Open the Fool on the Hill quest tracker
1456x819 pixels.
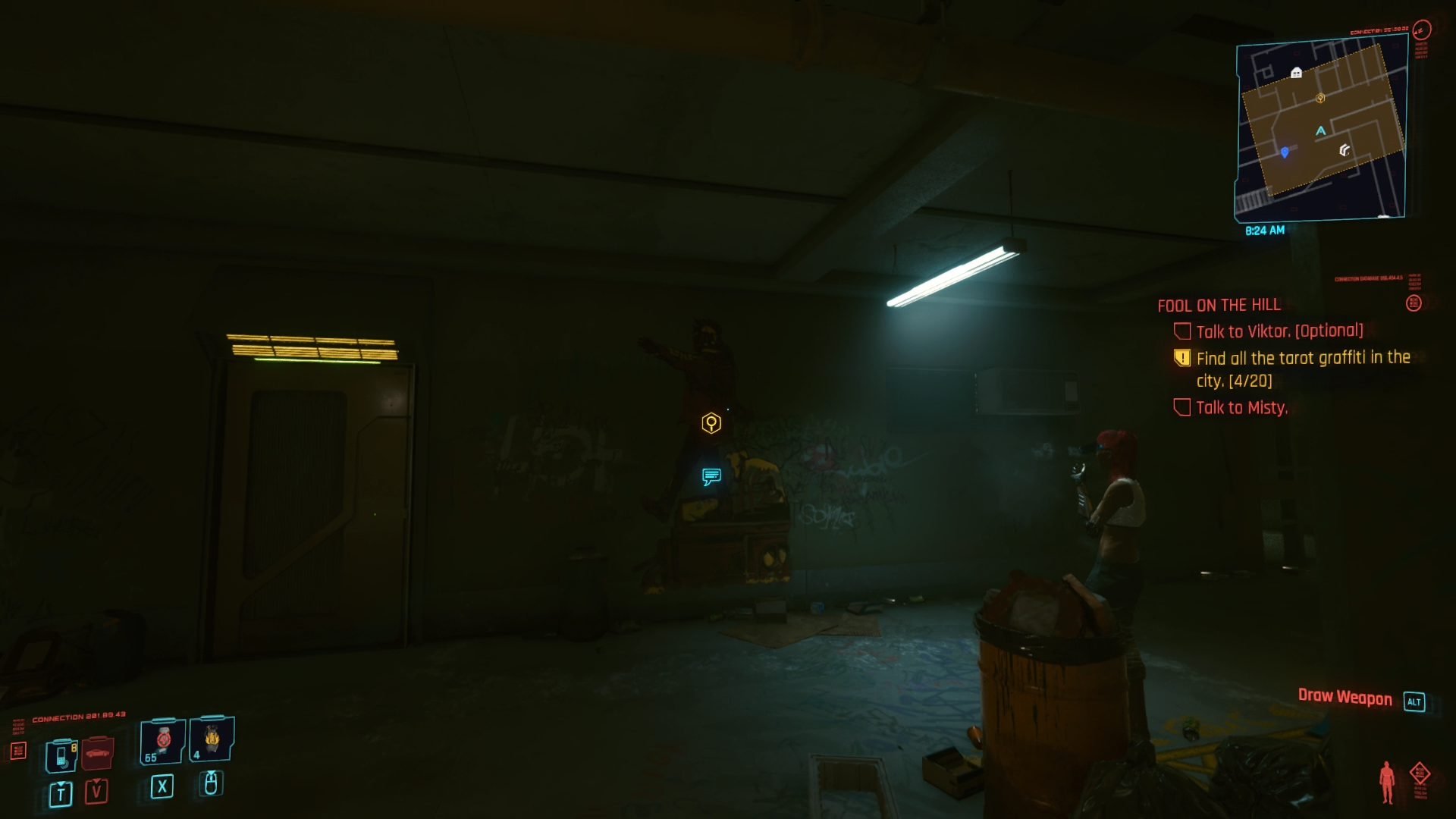(1219, 305)
